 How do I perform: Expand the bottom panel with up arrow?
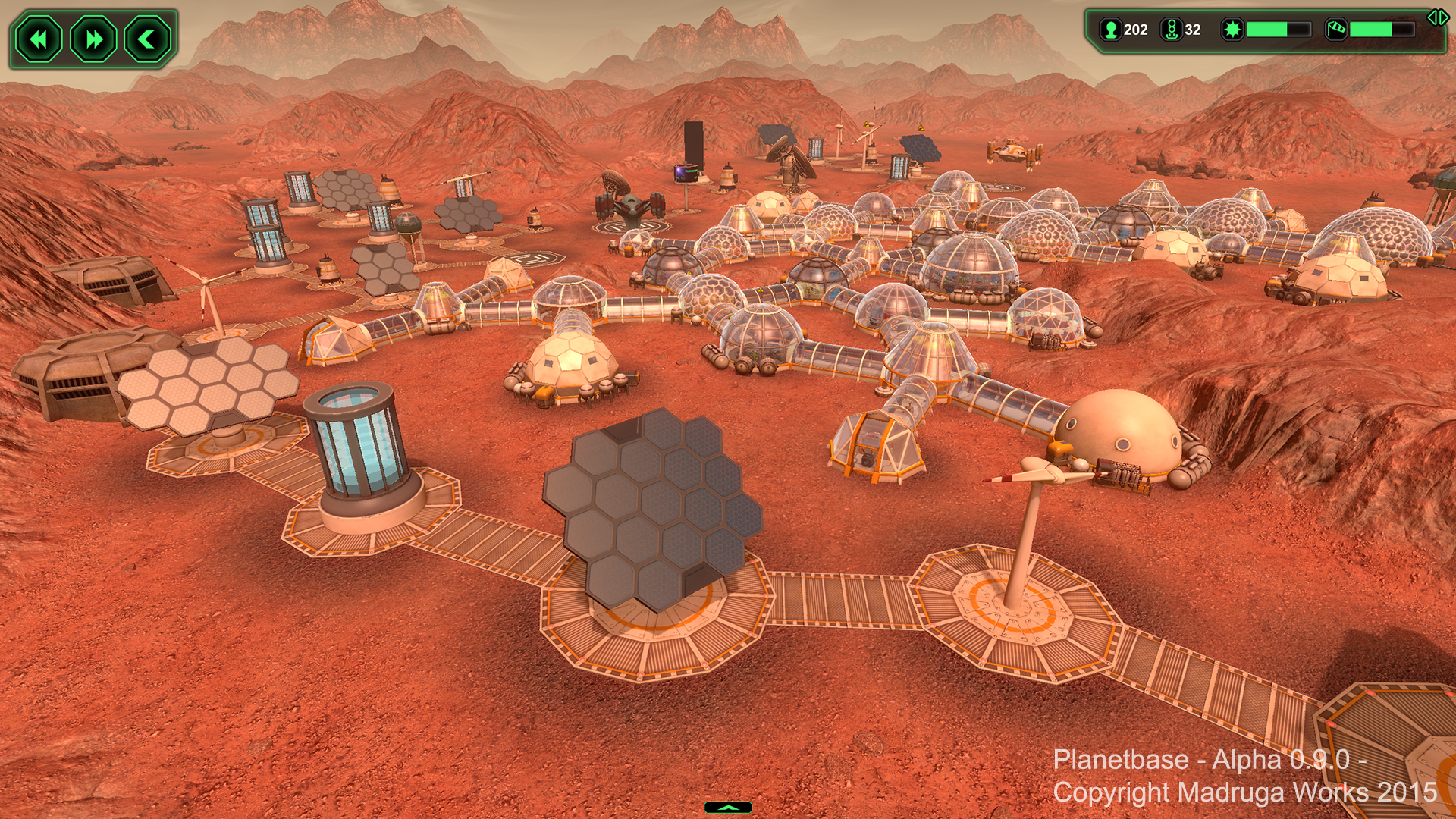728,808
